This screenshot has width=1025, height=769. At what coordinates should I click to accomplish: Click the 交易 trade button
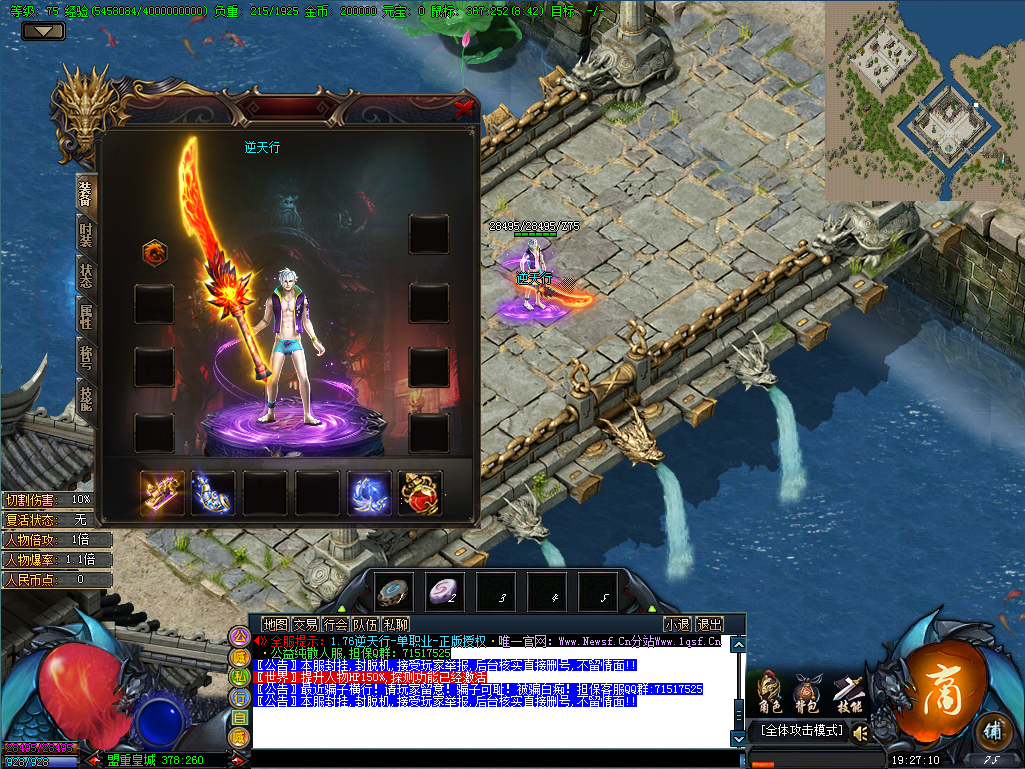305,625
